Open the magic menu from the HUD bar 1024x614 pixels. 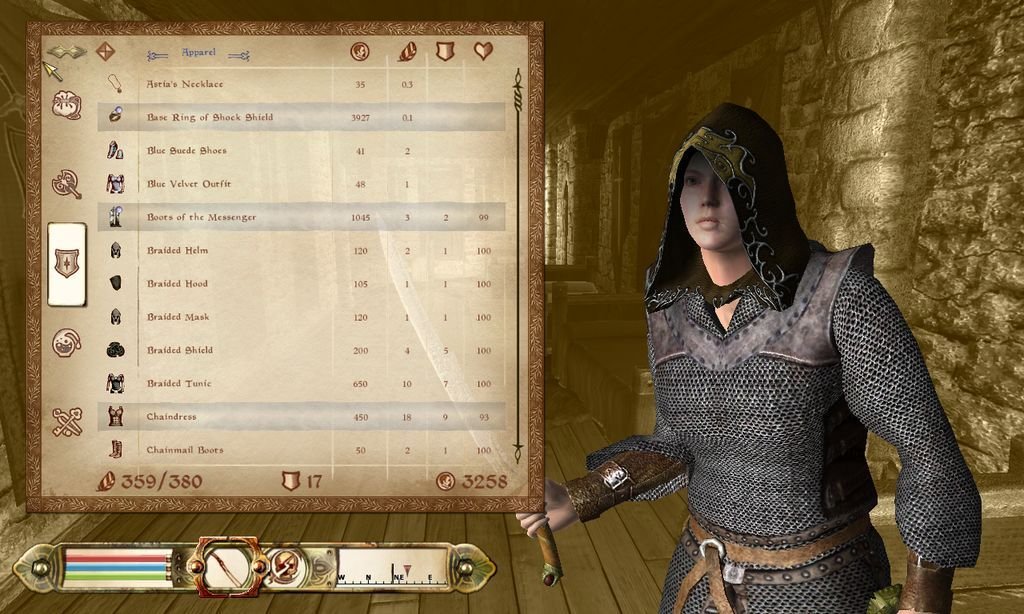284,569
